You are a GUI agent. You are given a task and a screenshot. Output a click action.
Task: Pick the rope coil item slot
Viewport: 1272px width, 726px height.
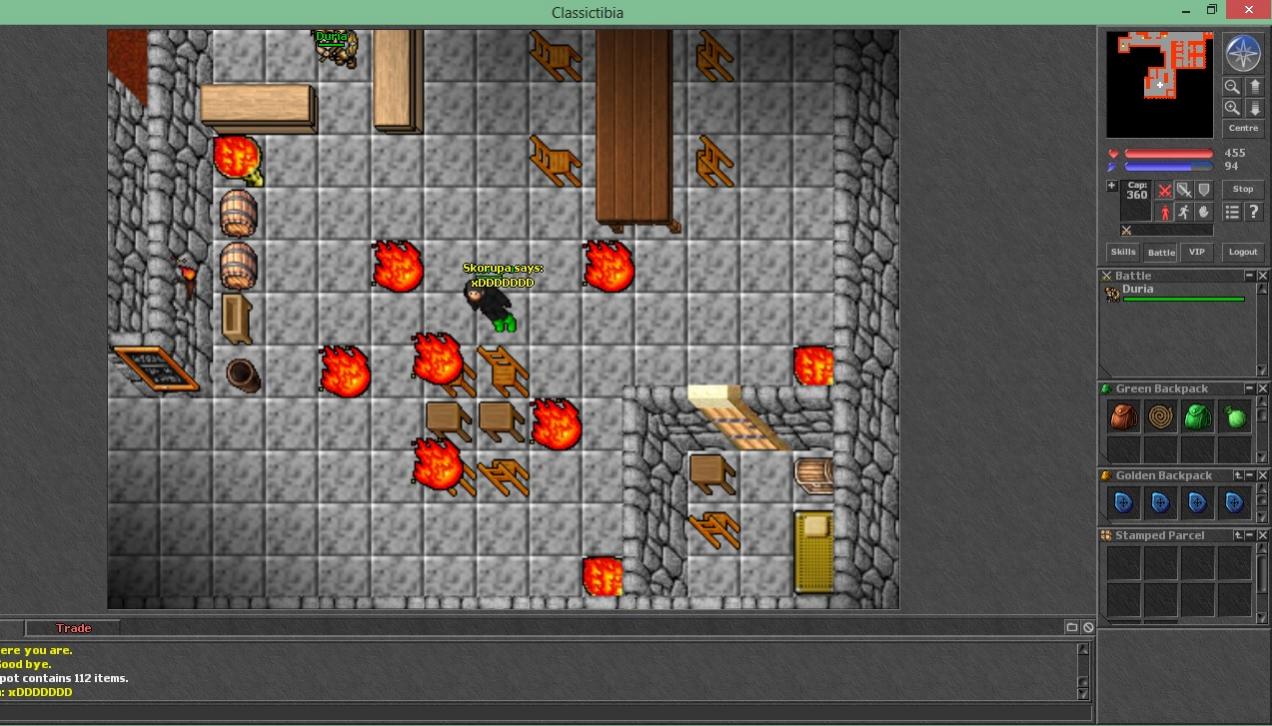(1160, 417)
